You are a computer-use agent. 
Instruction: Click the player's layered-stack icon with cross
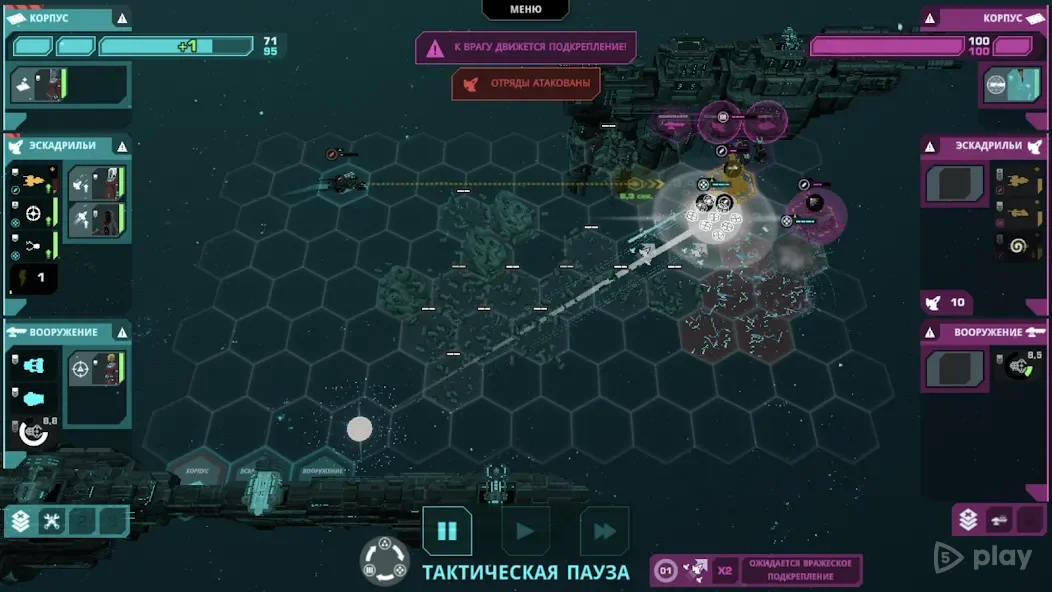click(x=20, y=521)
